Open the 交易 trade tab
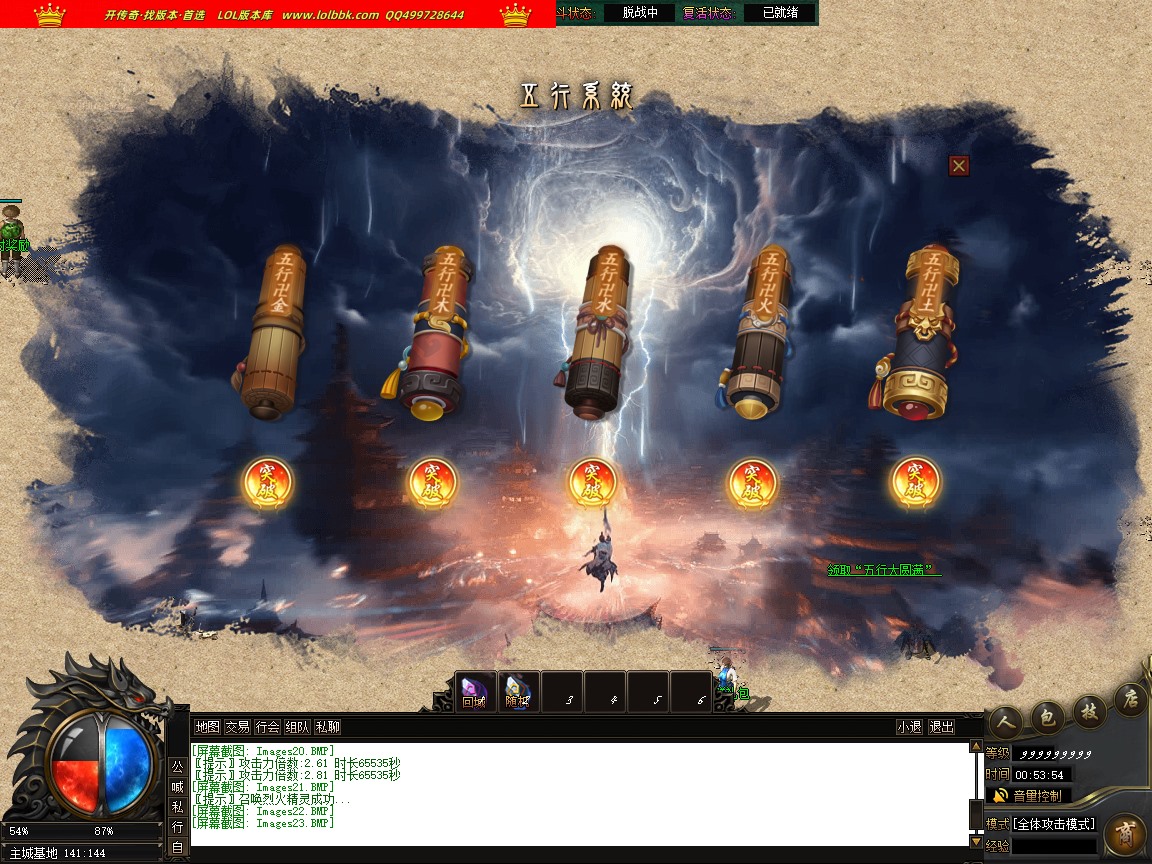This screenshot has height=864, width=1152. click(x=237, y=727)
